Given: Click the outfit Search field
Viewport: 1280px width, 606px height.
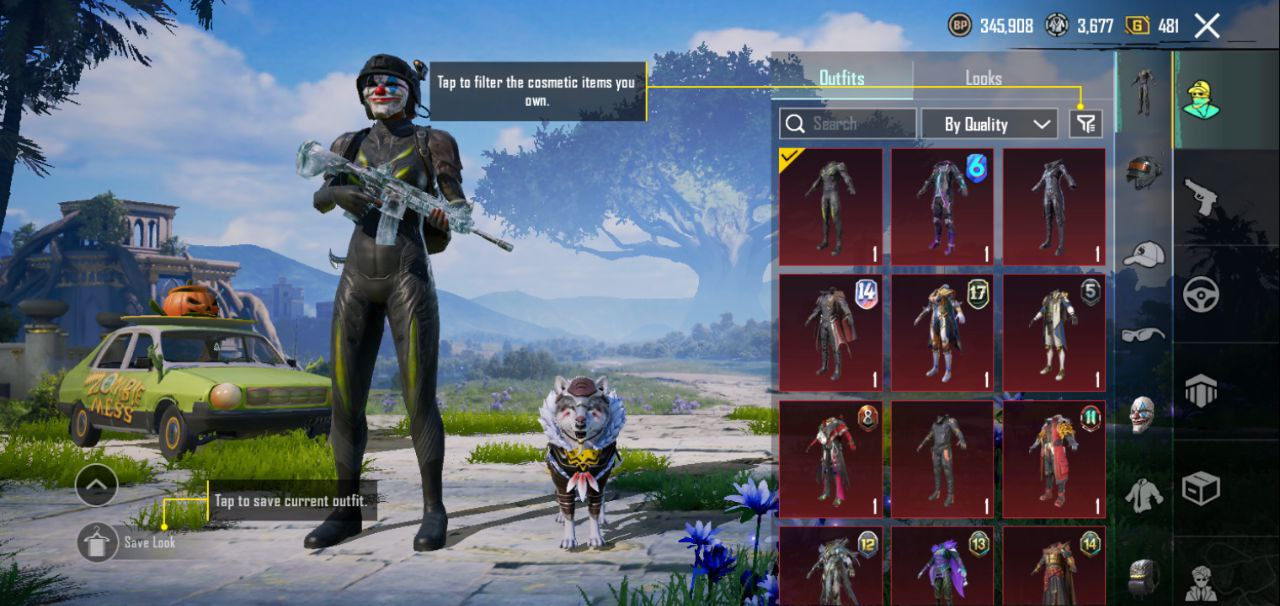Looking at the screenshot, I should pos(847,124).
